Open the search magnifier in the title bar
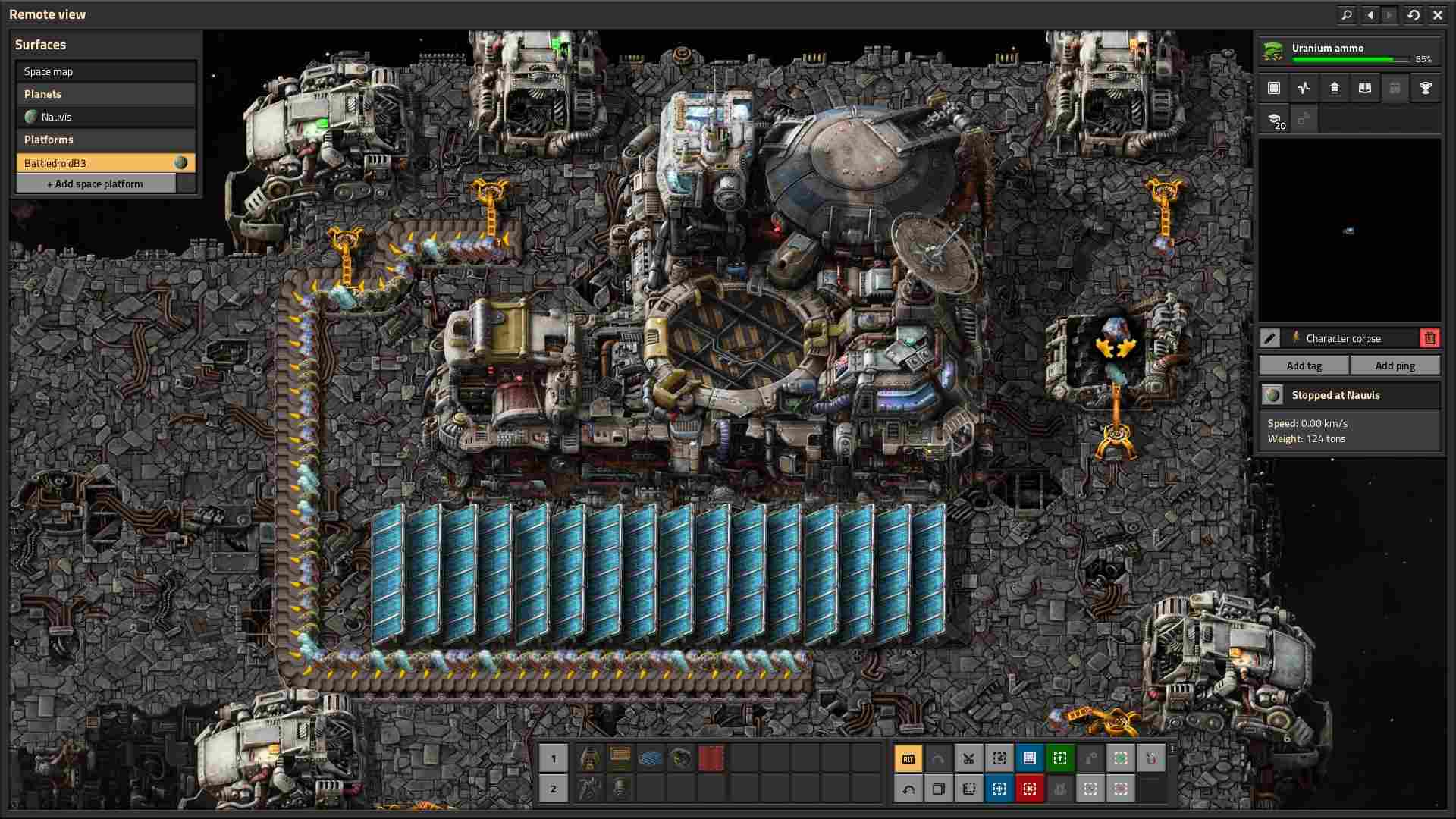 click(1346, 14)
